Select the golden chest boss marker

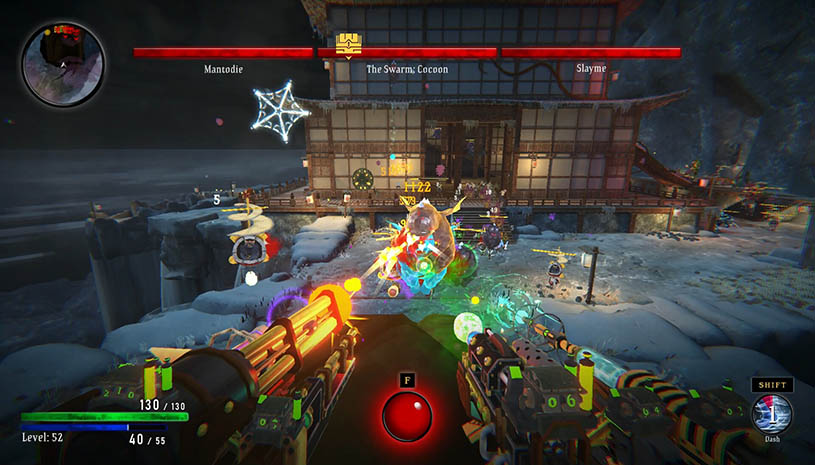click(348, 43)
